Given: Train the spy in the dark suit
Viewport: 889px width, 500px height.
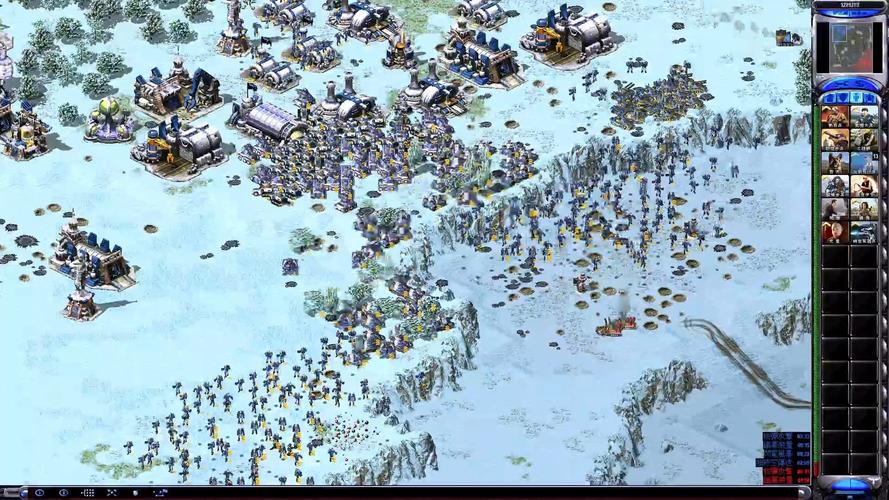Looking at the screenshot, I should tap(835, 209).
